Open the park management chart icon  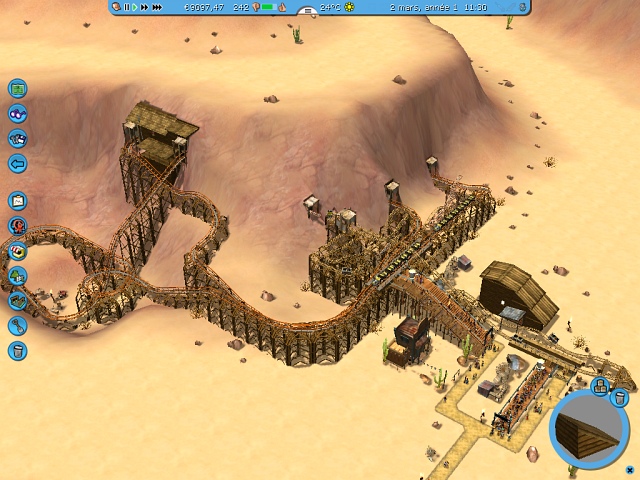(x=17, y=200)
